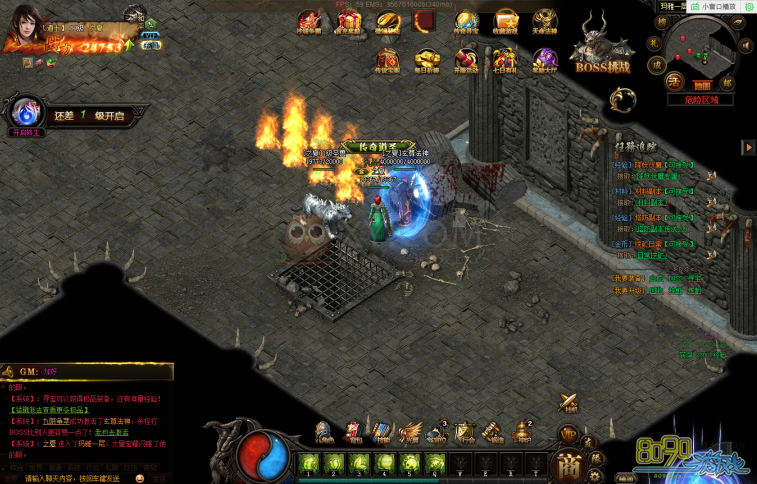Open the 角色 character menu icon
Screen dimensions: 757x484
coord(325,432)
